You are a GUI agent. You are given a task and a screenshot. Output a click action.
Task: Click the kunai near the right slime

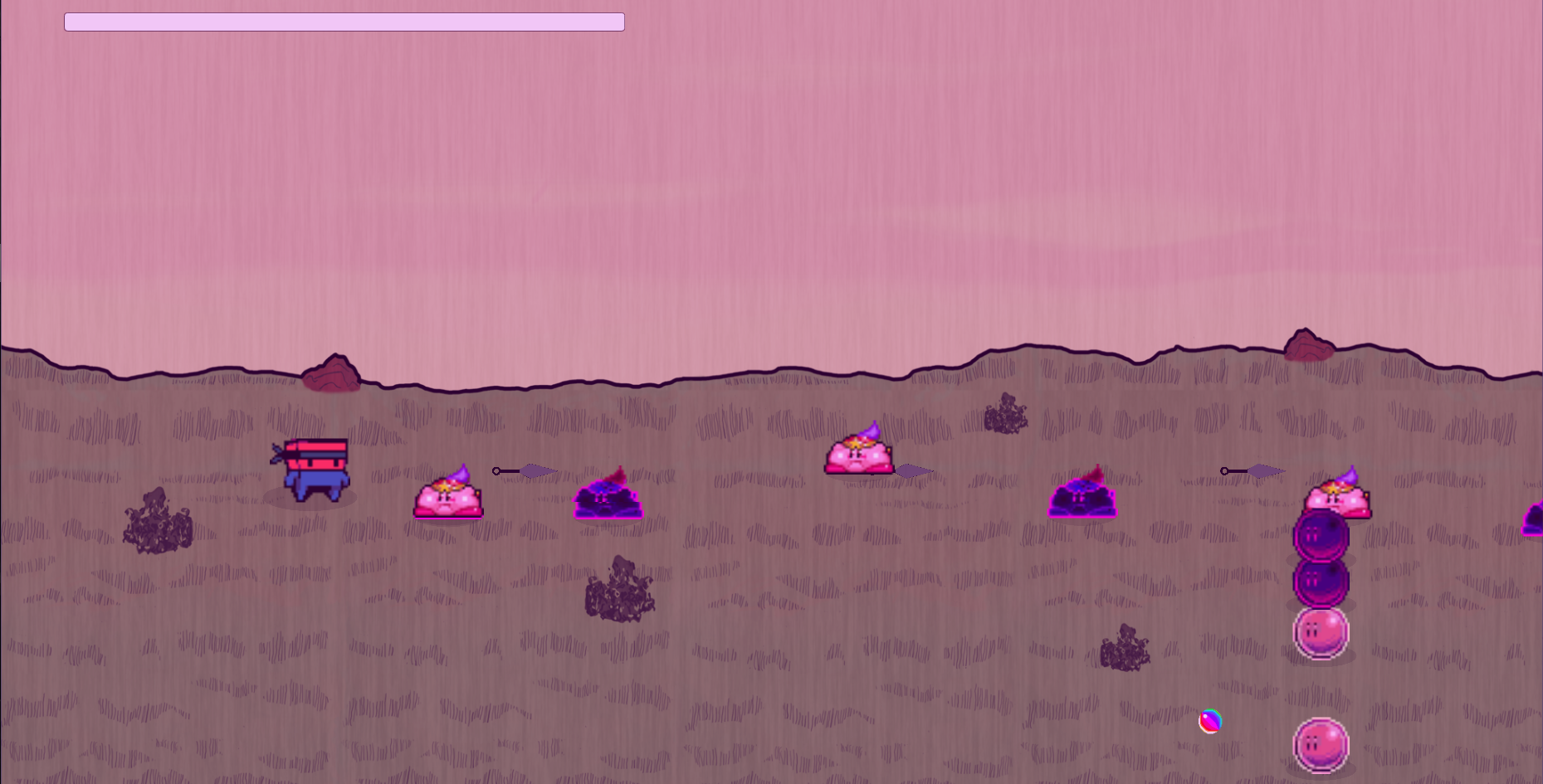(1253, 470)
